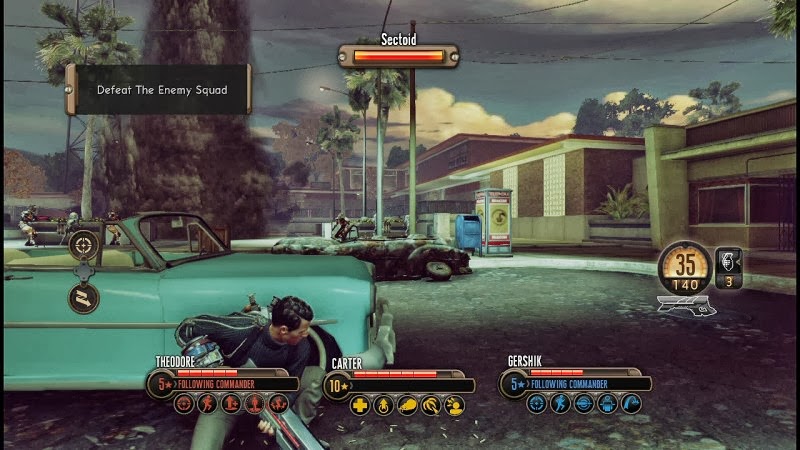Click the crosshair target command icon
The height and width of the screenshot is (450, 800).
[83, 241]
